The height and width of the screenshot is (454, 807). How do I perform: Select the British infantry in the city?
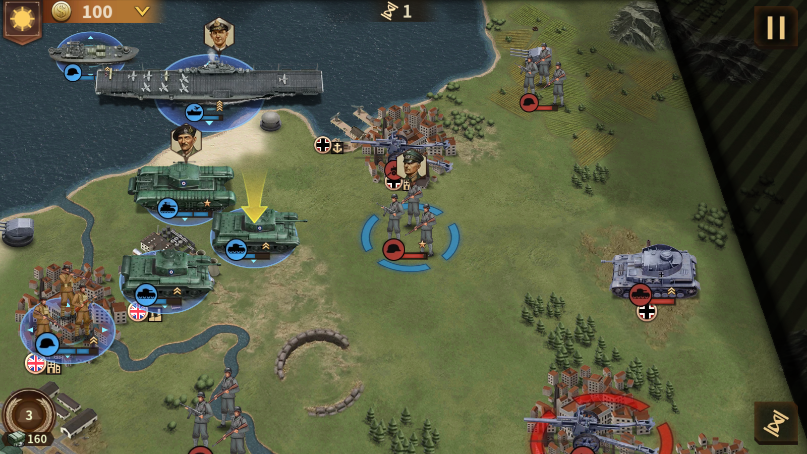point(68,310)
